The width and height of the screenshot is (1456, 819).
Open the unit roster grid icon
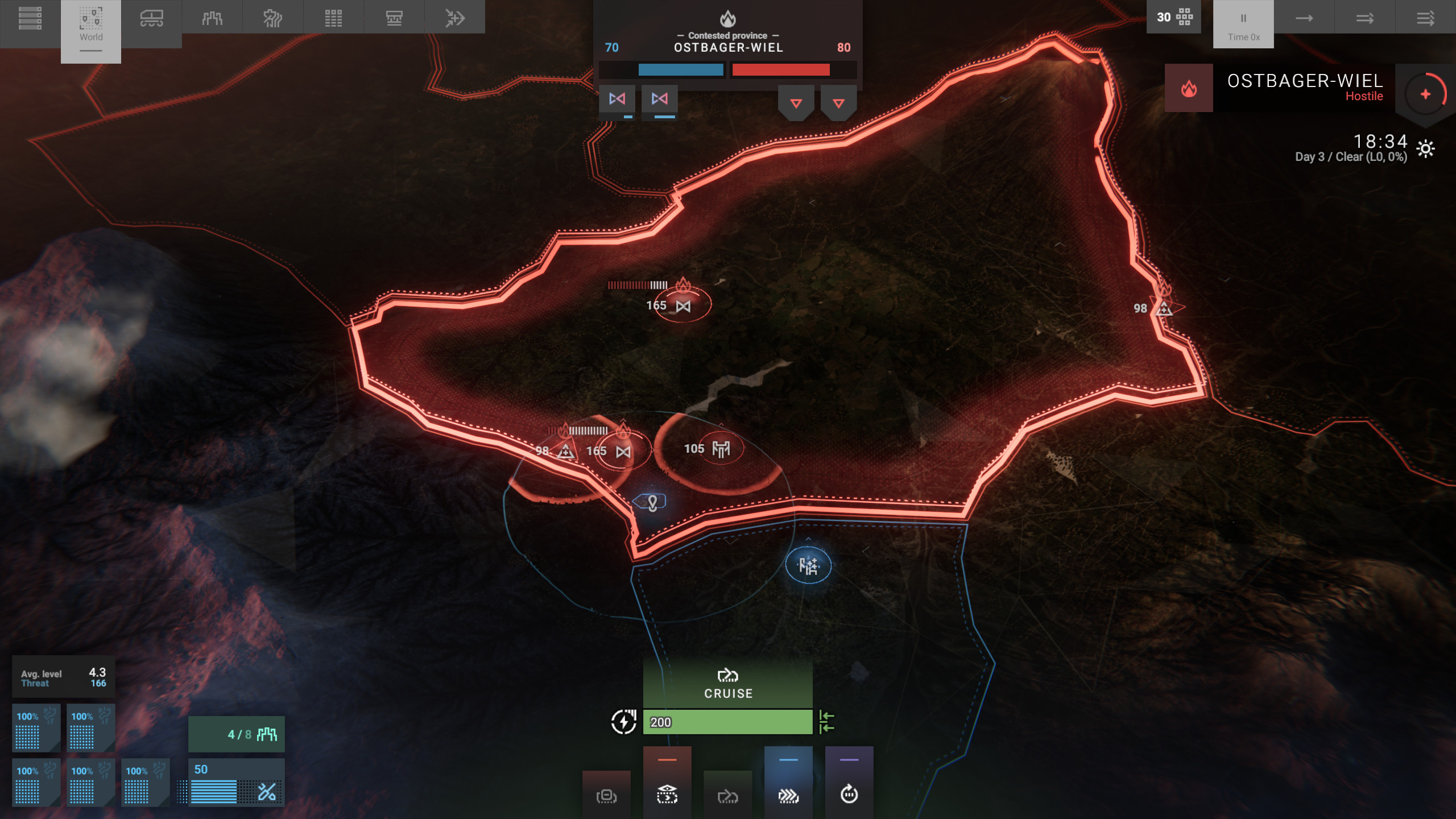coord(333,17)
